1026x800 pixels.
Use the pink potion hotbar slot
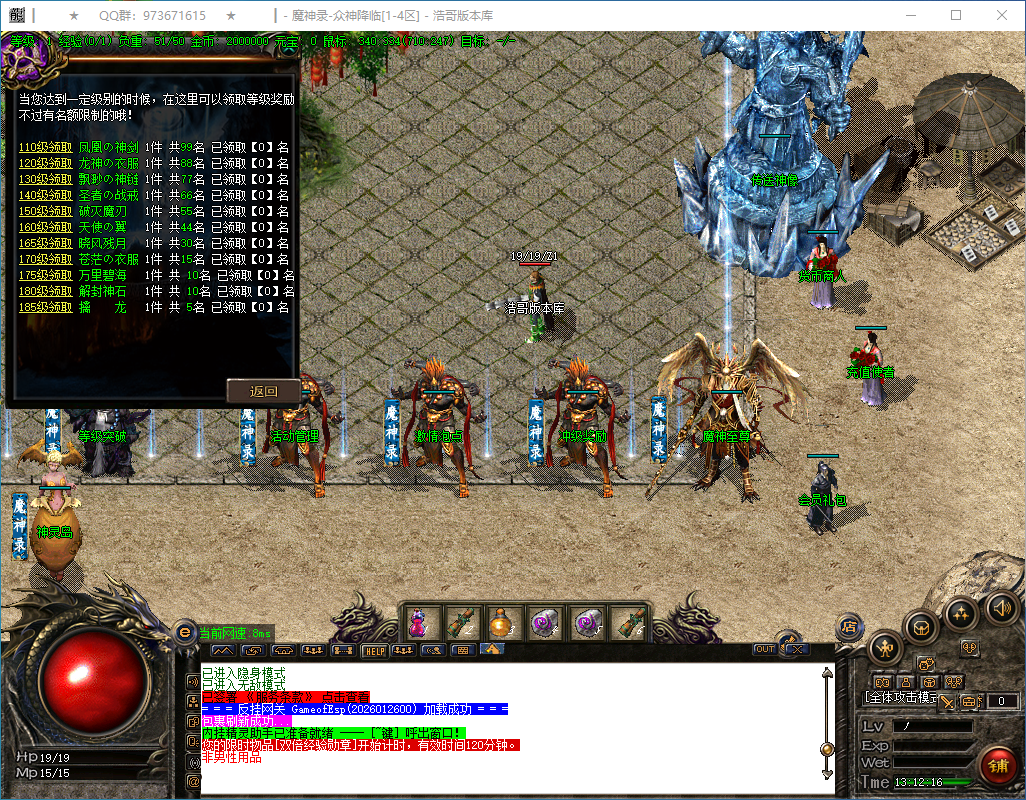click(x=418, y=623)
